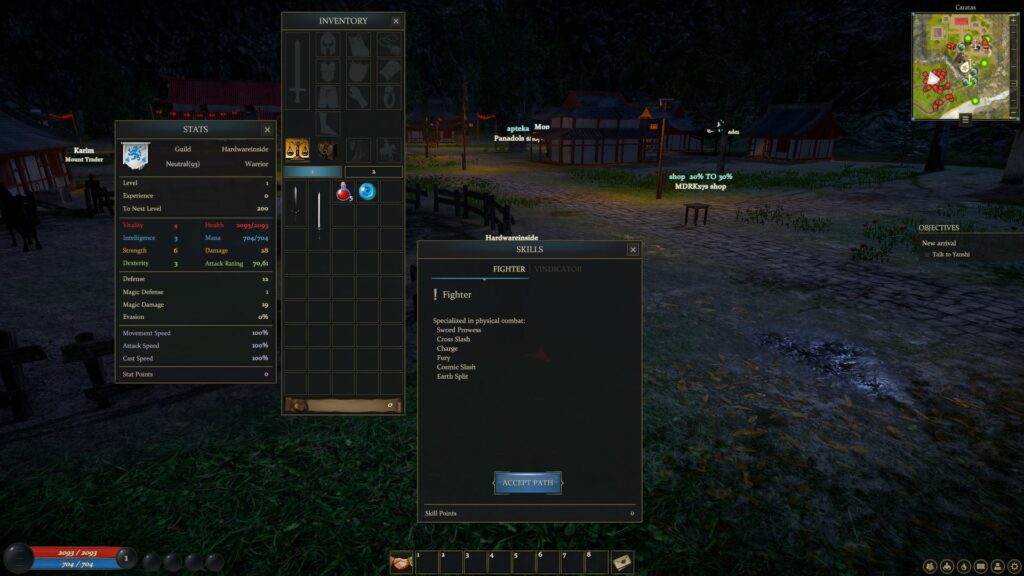Viewport: 1024px width, 576px height.
Task: Select the blue orb item in inventory
Action: 367,191
